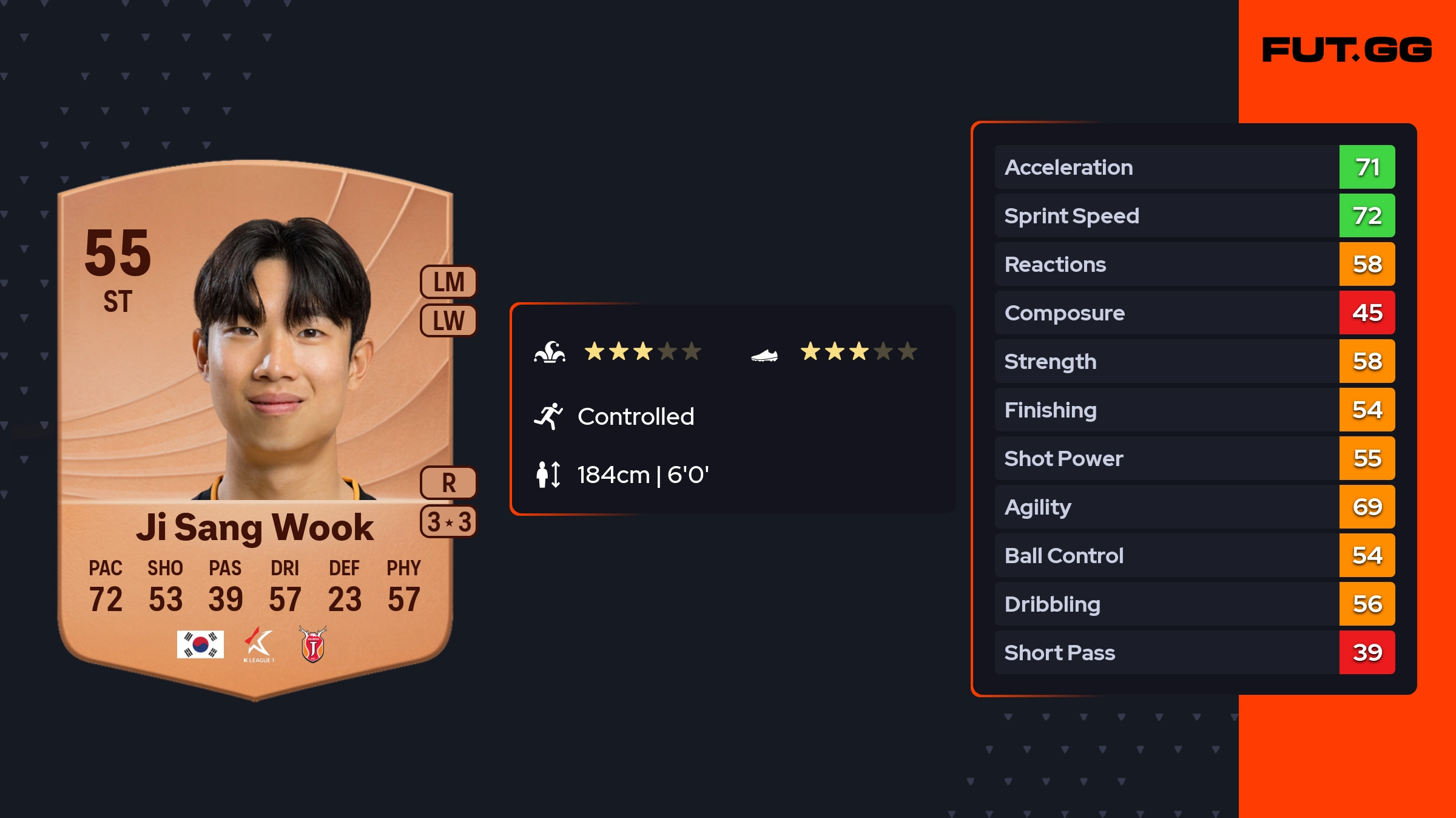Click the R preferred foot badge
This screenshot has width=1456, height=818.
click(448, 483)
